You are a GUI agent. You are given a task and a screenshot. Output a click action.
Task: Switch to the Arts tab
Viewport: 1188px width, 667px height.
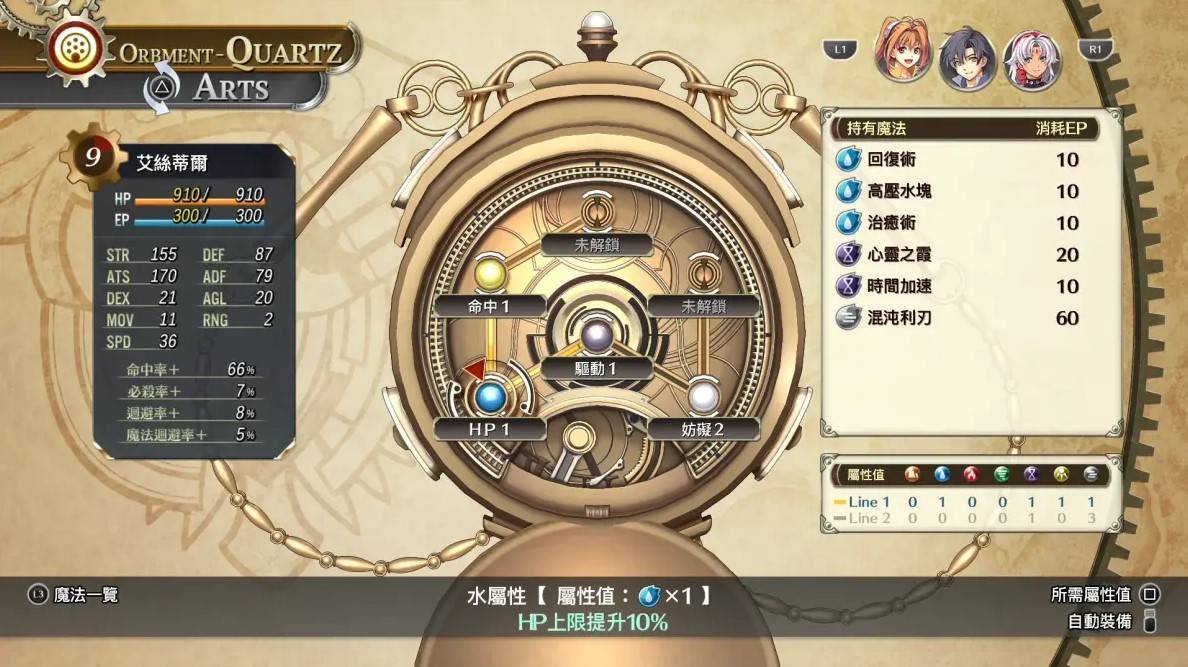[x=230, y=87]
